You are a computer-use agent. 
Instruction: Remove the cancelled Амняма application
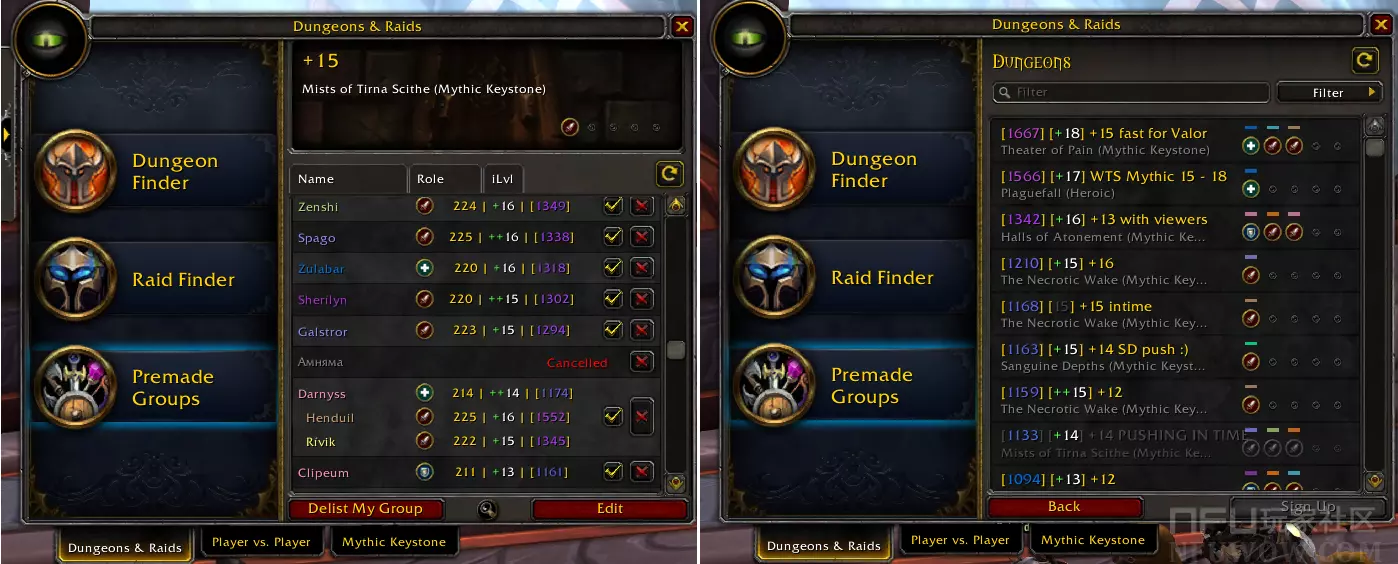coord(642,362)
